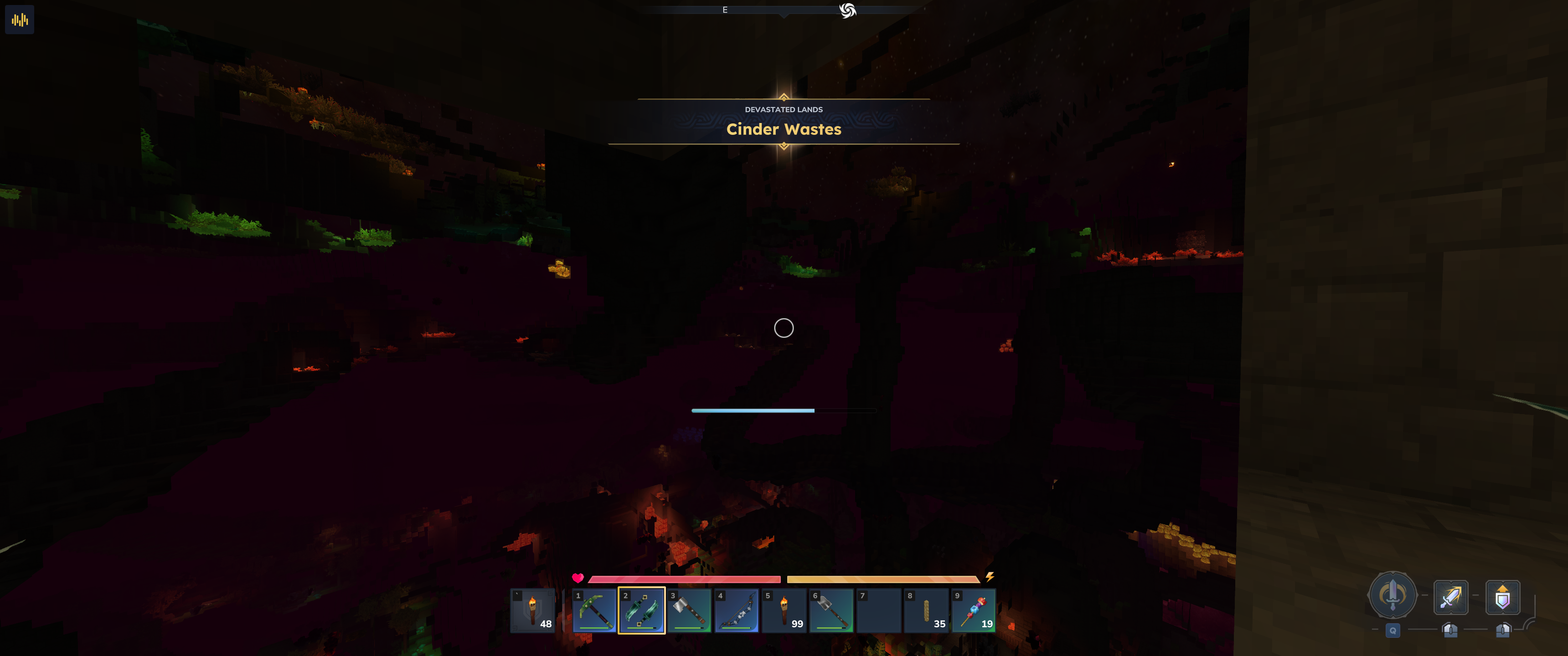Select the twin teal daggers slot
Viewport: 1568px width, 656px height.
tap(642, 610)
